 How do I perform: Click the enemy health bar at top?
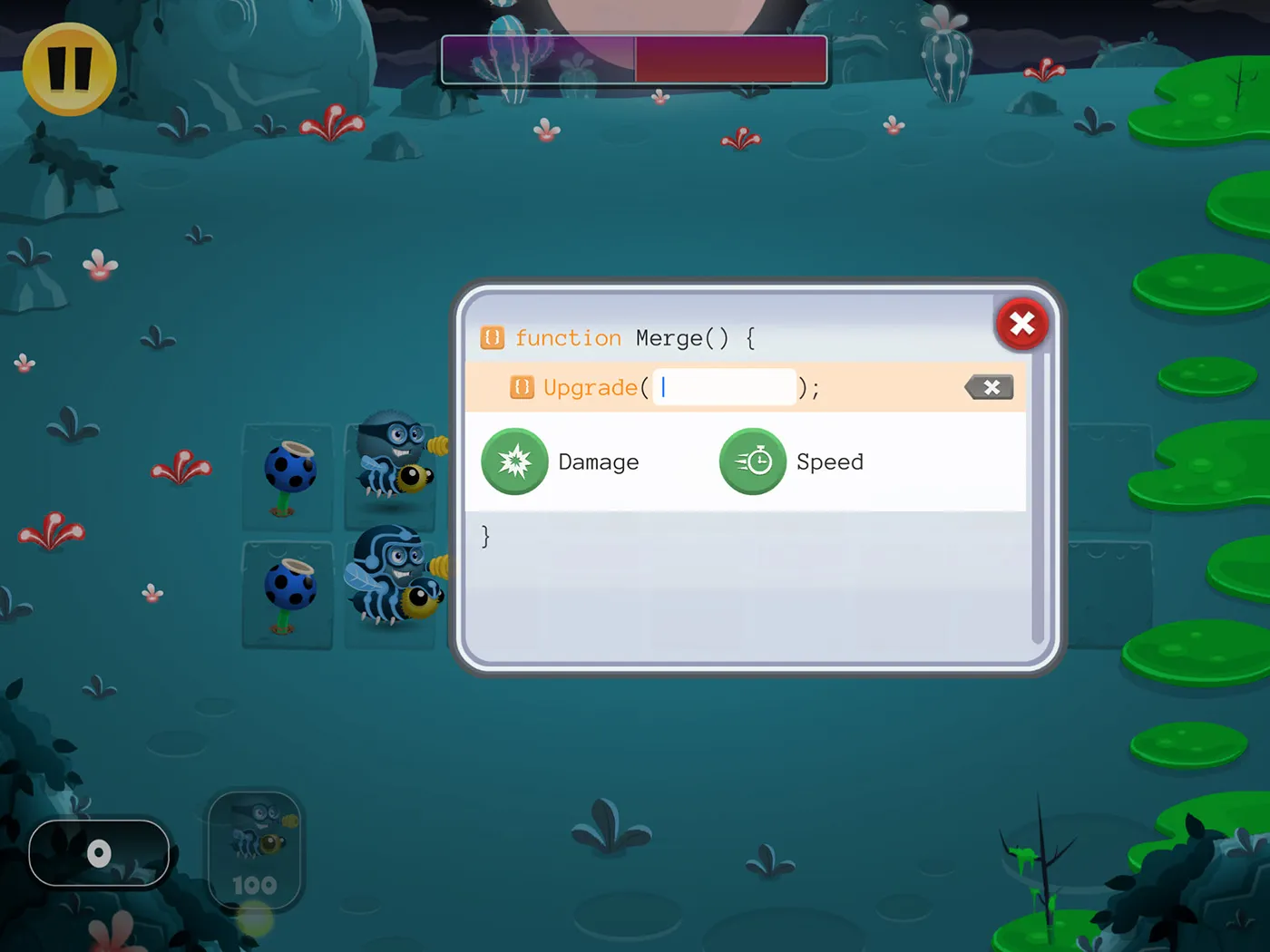point(633,60)
